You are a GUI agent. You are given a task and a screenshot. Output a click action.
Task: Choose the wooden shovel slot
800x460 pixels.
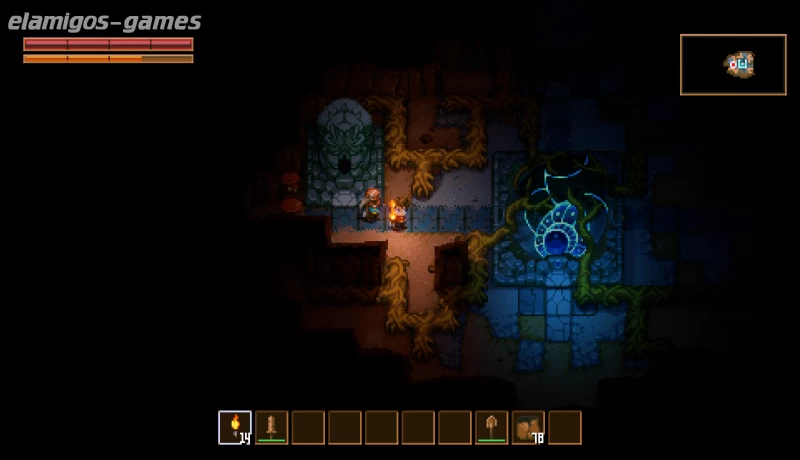(491, 428)
